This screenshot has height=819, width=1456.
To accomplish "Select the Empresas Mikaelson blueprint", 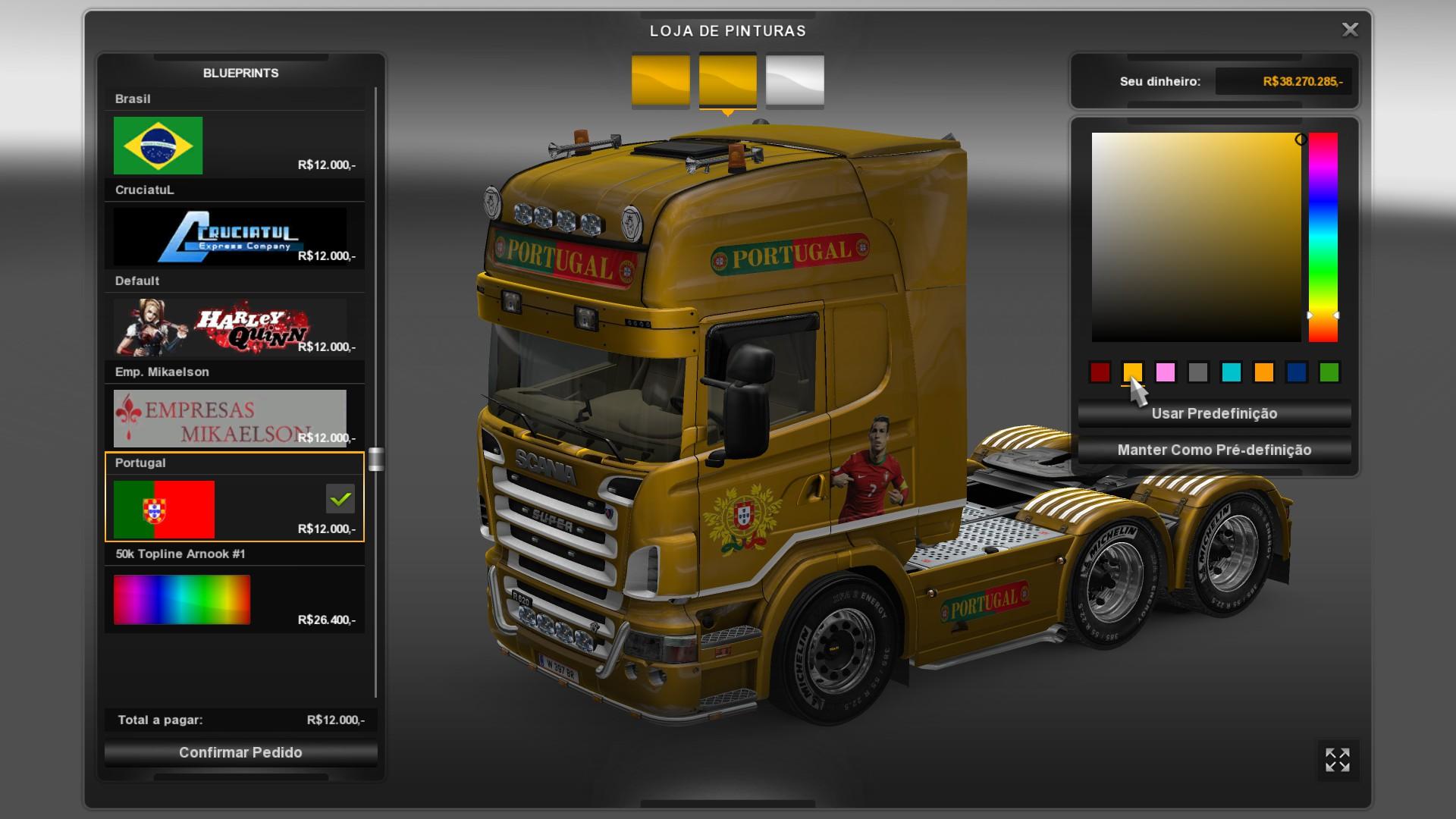I will point(231,419).
